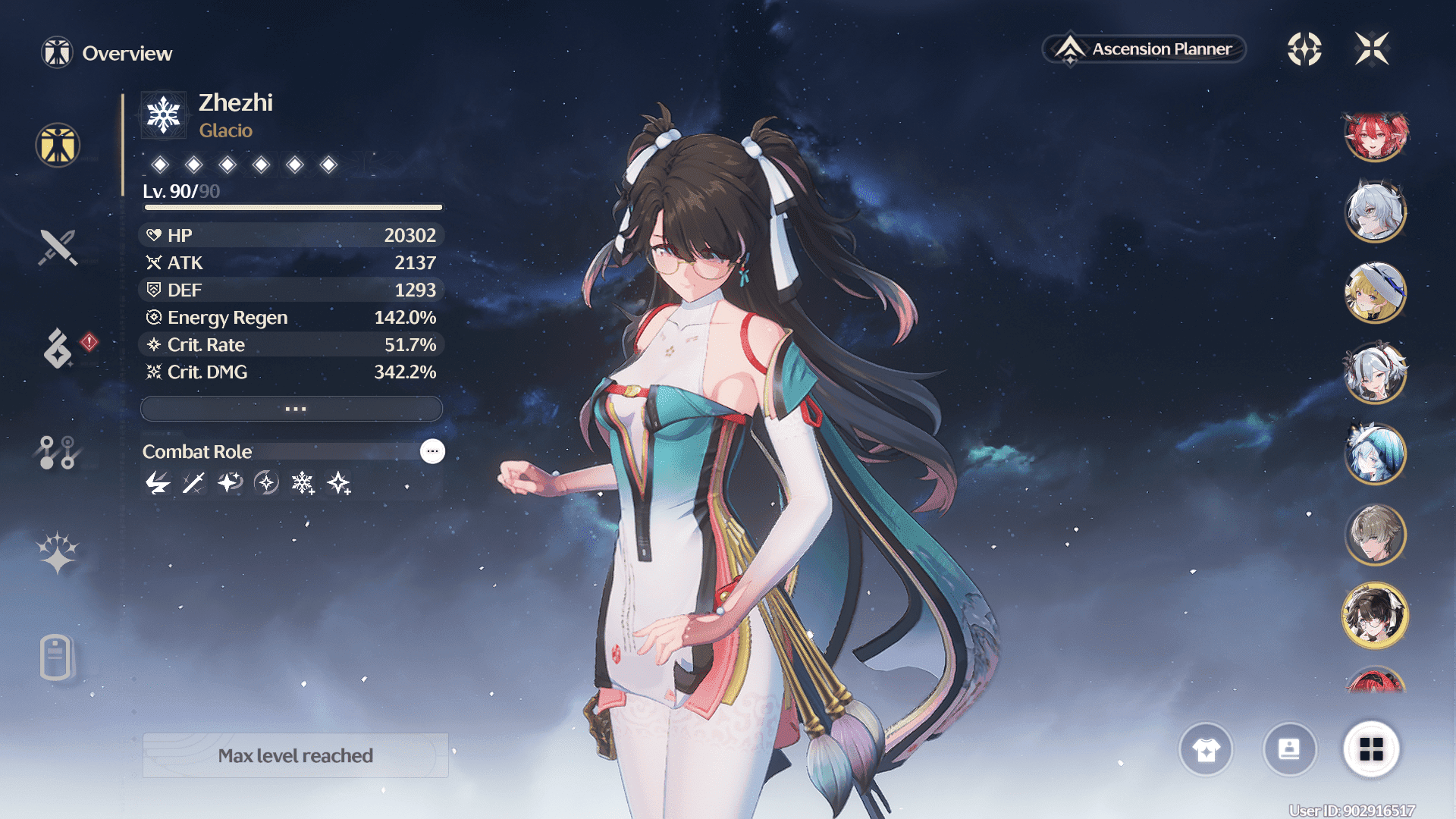Viewport: 1456px width, 819px height.
Task: Open the Resonance Chain star tab
Action: point(58,552)
